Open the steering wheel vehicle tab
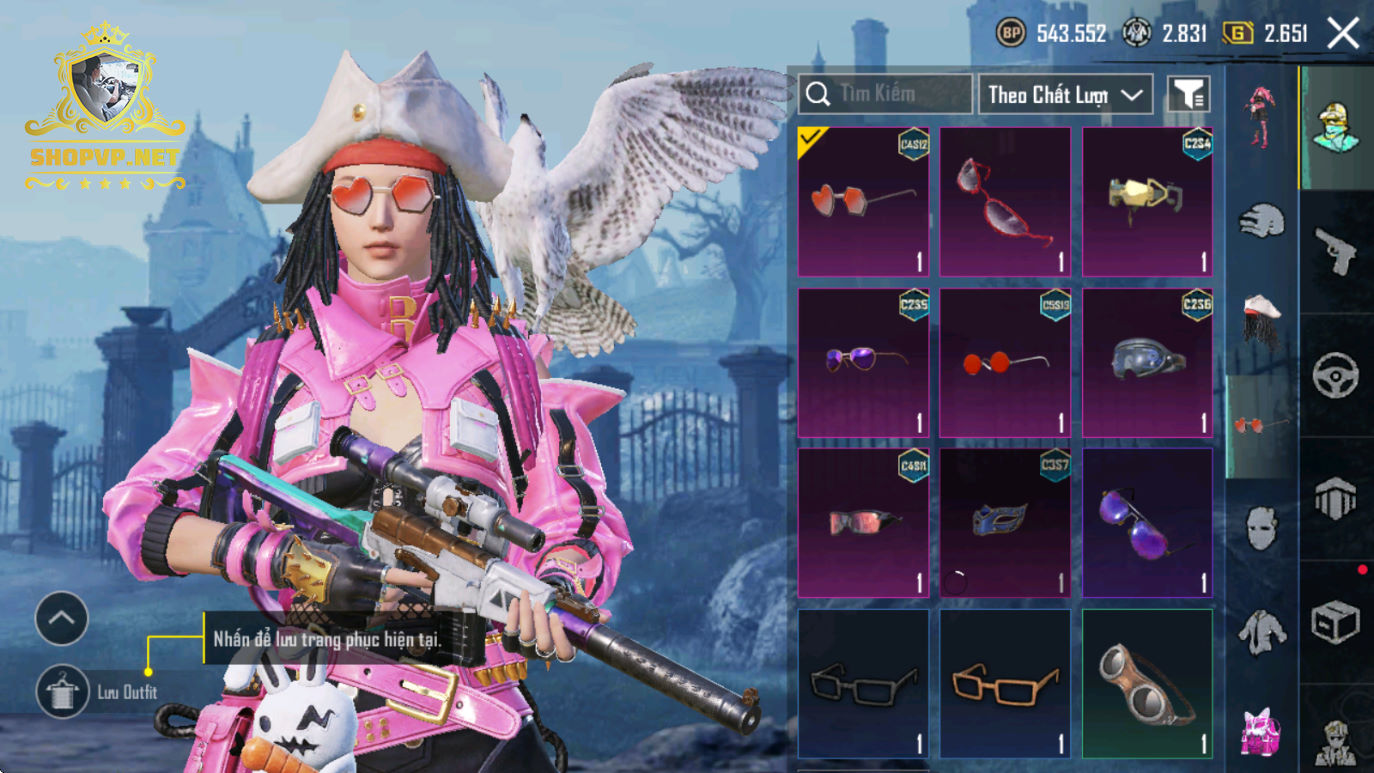This screenshot has height=773, width=1374. tap(1336, 376)
